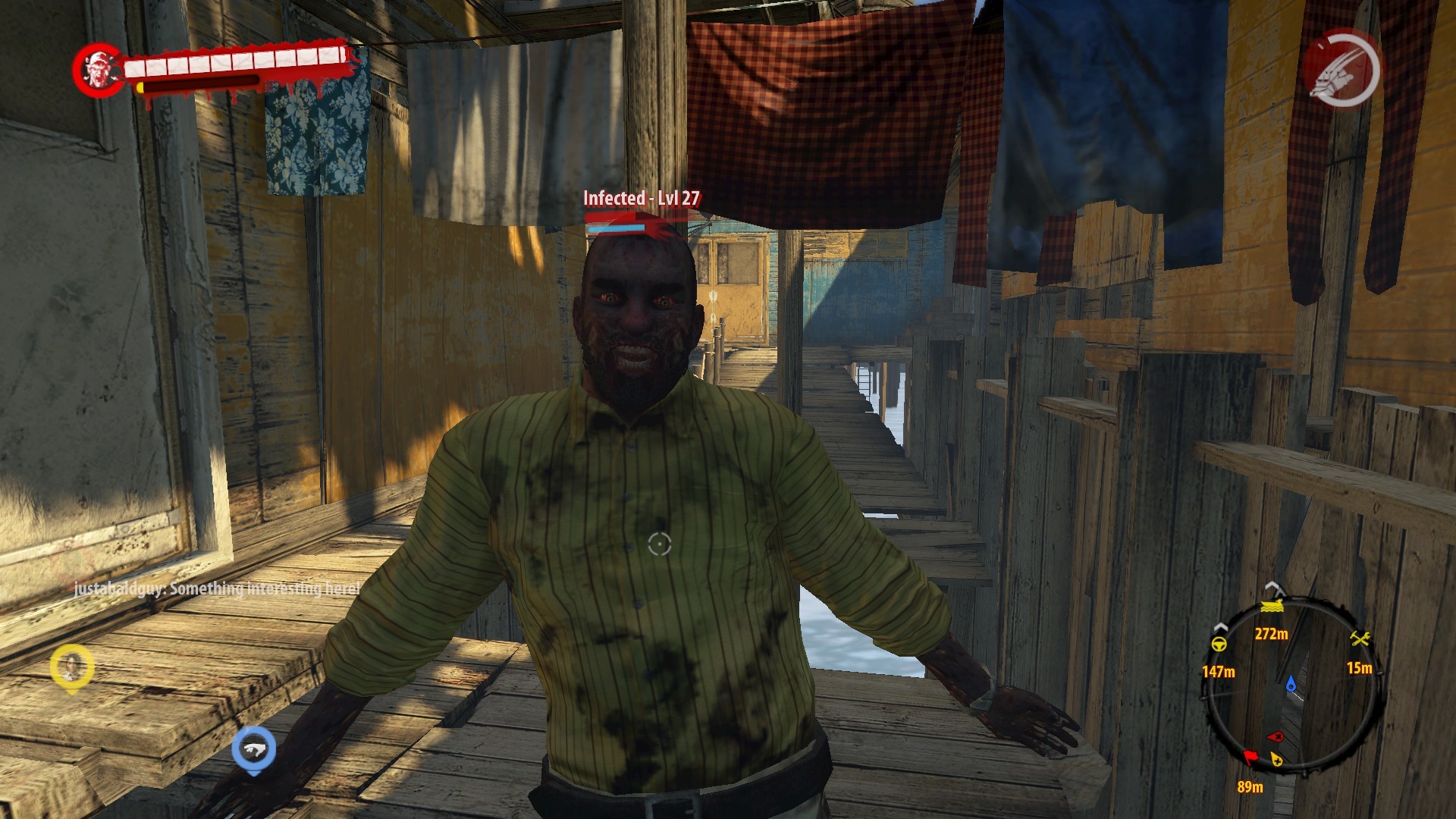Viewport: 1456px width, 819px height.
Task: Click the clawed fist weapon icon
Action: coord(1341,70)
